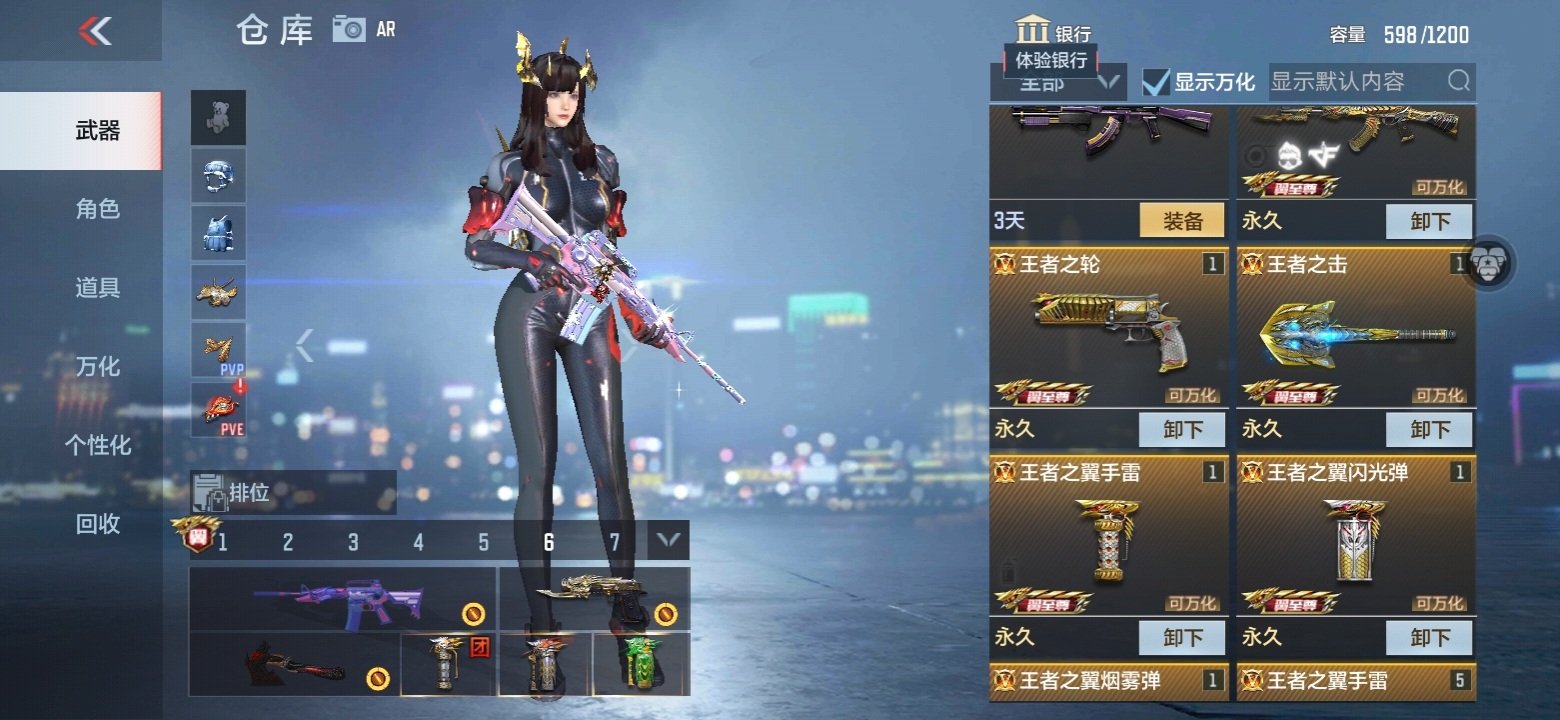Open the camera AR mode
This screenshot has height=720, width=1560.
point(351,29)
